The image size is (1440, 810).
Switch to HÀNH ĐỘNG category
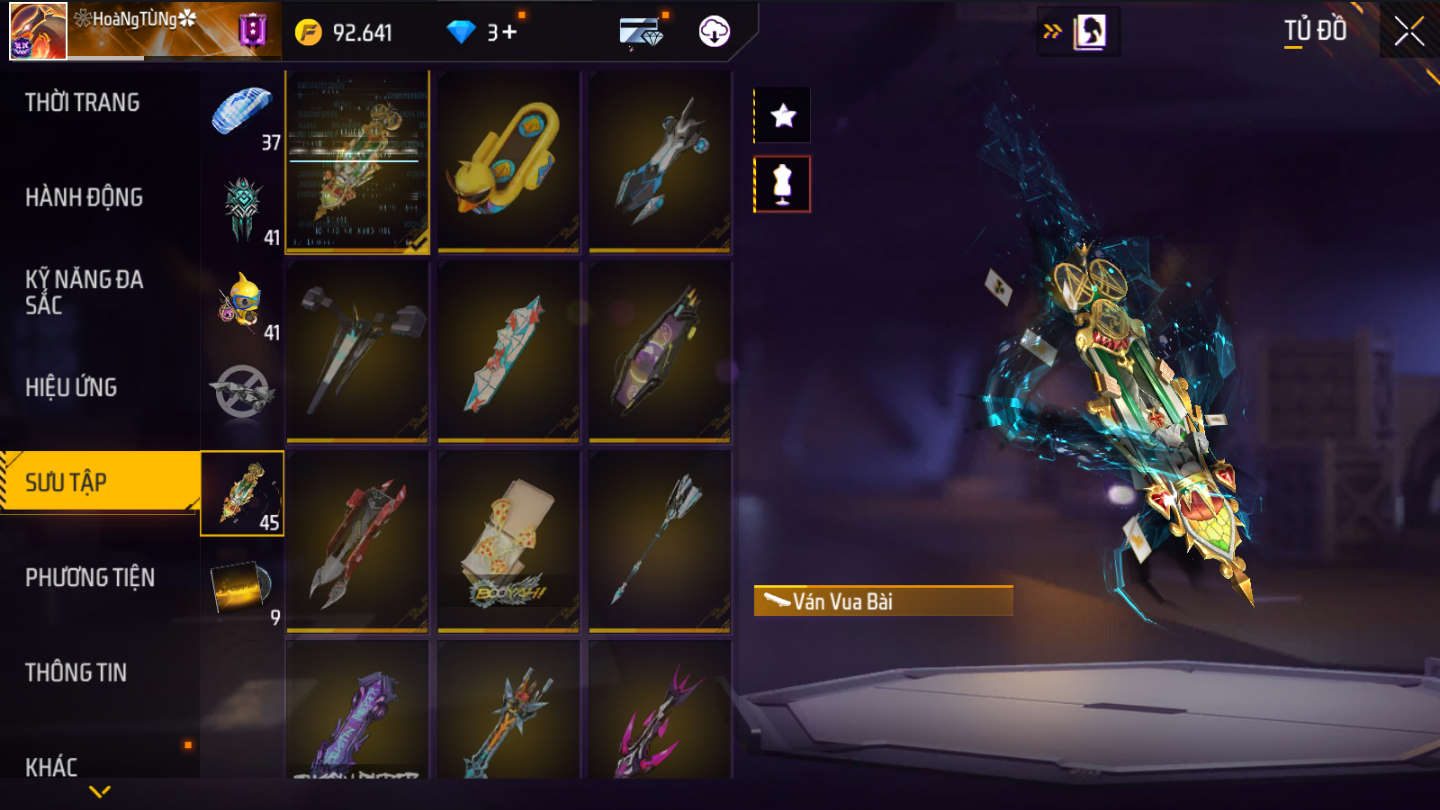tap(84, 197)
